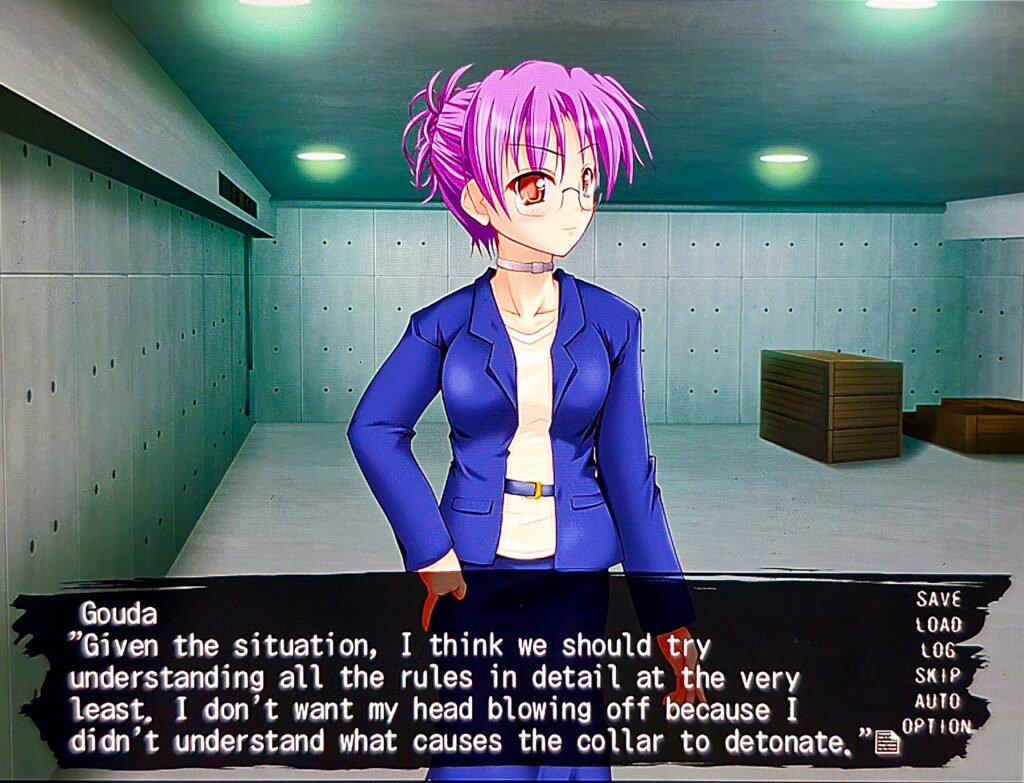Toggle AUTO text advance
The width and height of the screenshot is (1024, 783).
[x=937, y=701]
